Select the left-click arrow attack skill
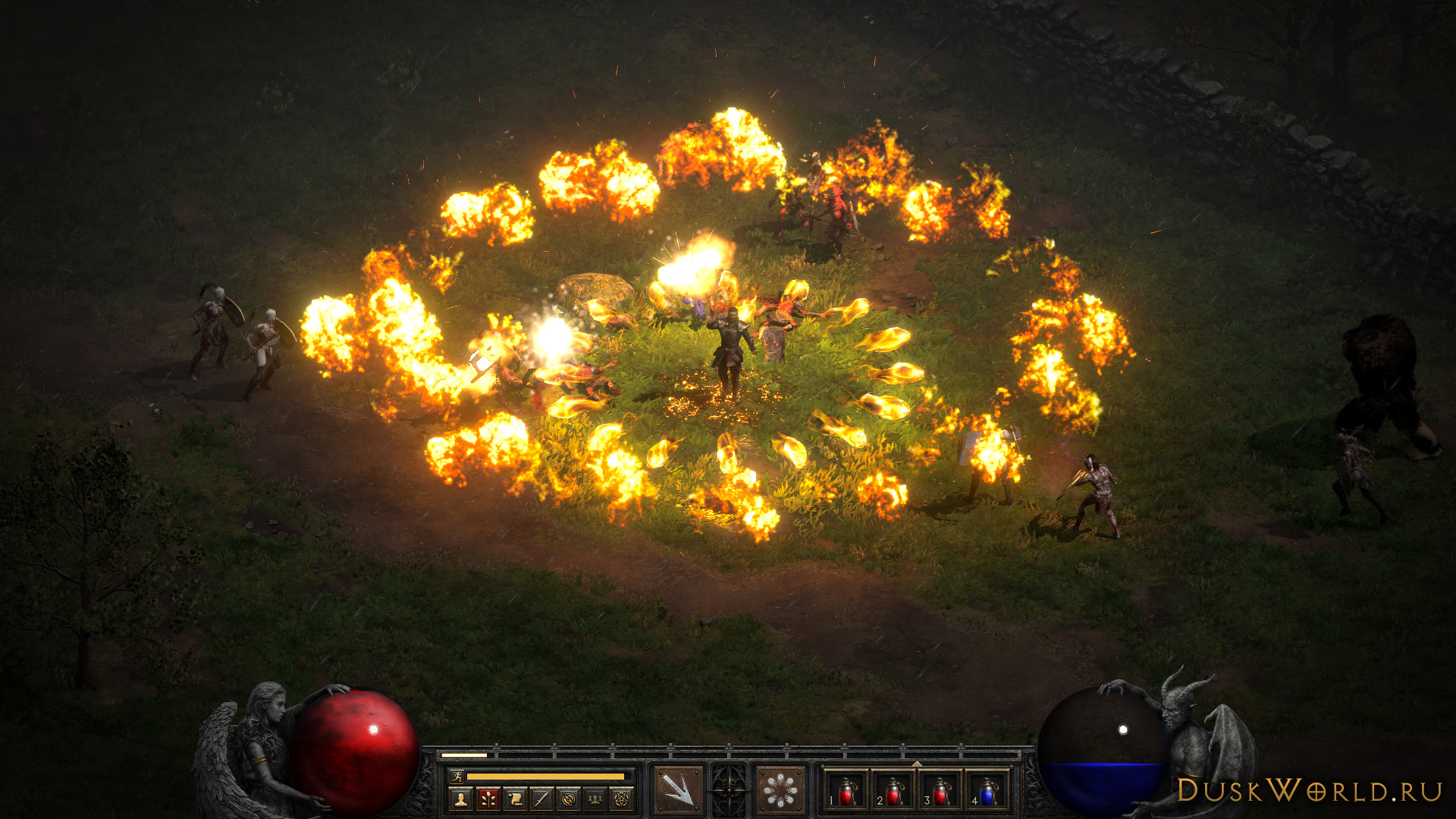This screenshot has width=1456, height=819. (x=678, y=790)
